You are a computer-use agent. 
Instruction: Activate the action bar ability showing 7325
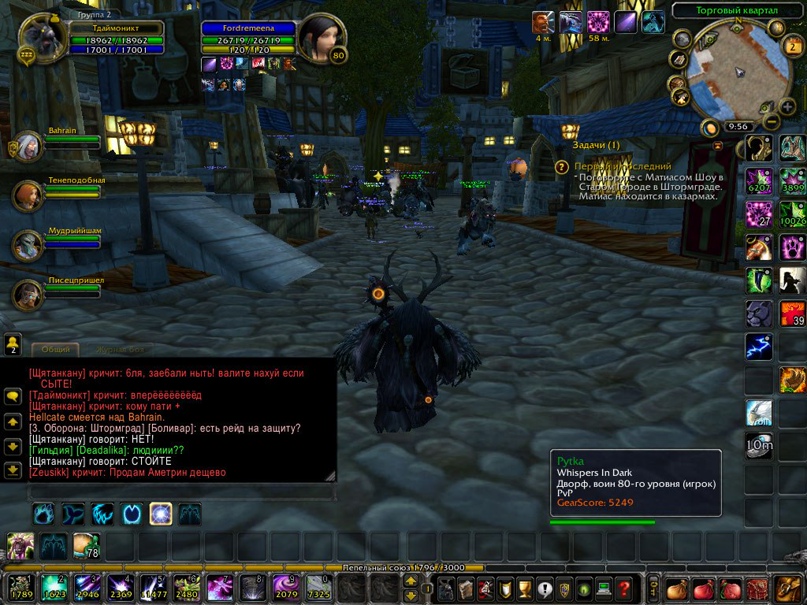point(319,587)
